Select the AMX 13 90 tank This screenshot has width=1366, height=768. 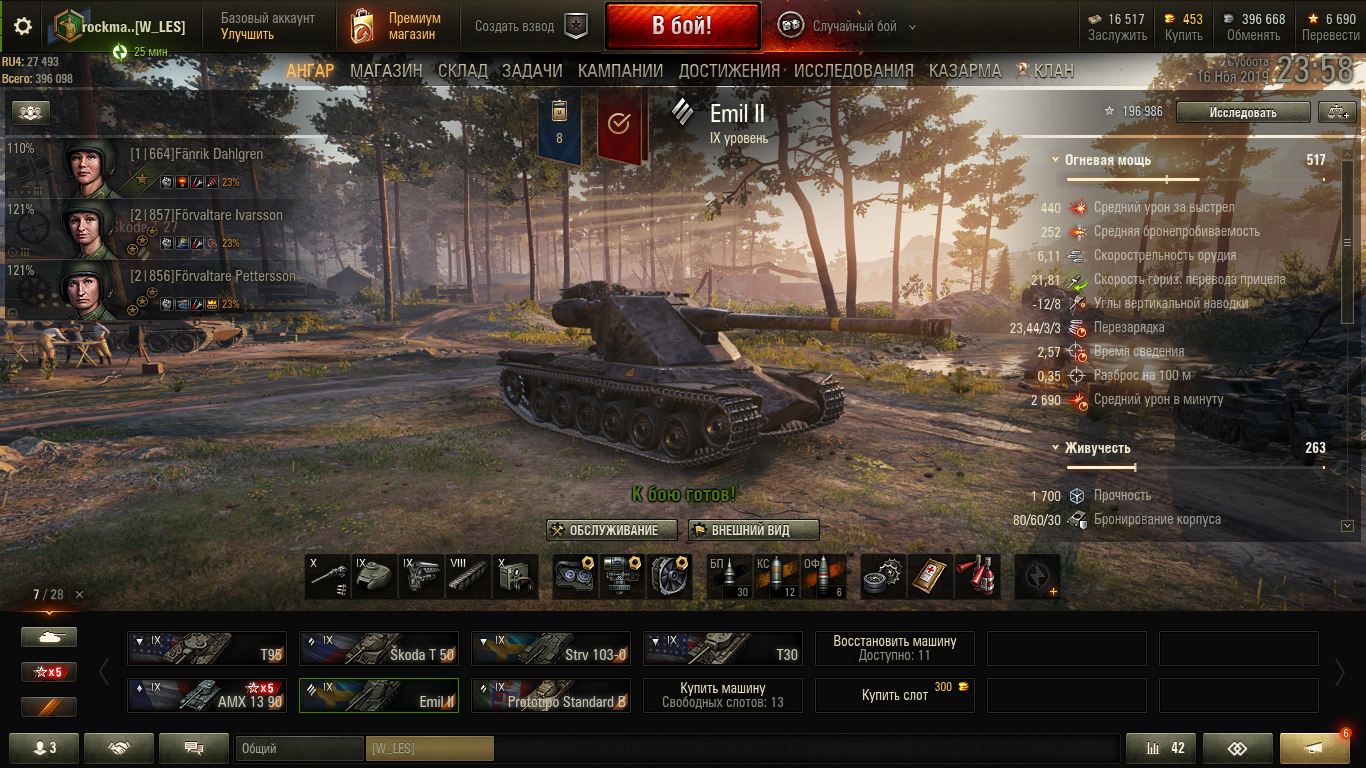[207, 695]
